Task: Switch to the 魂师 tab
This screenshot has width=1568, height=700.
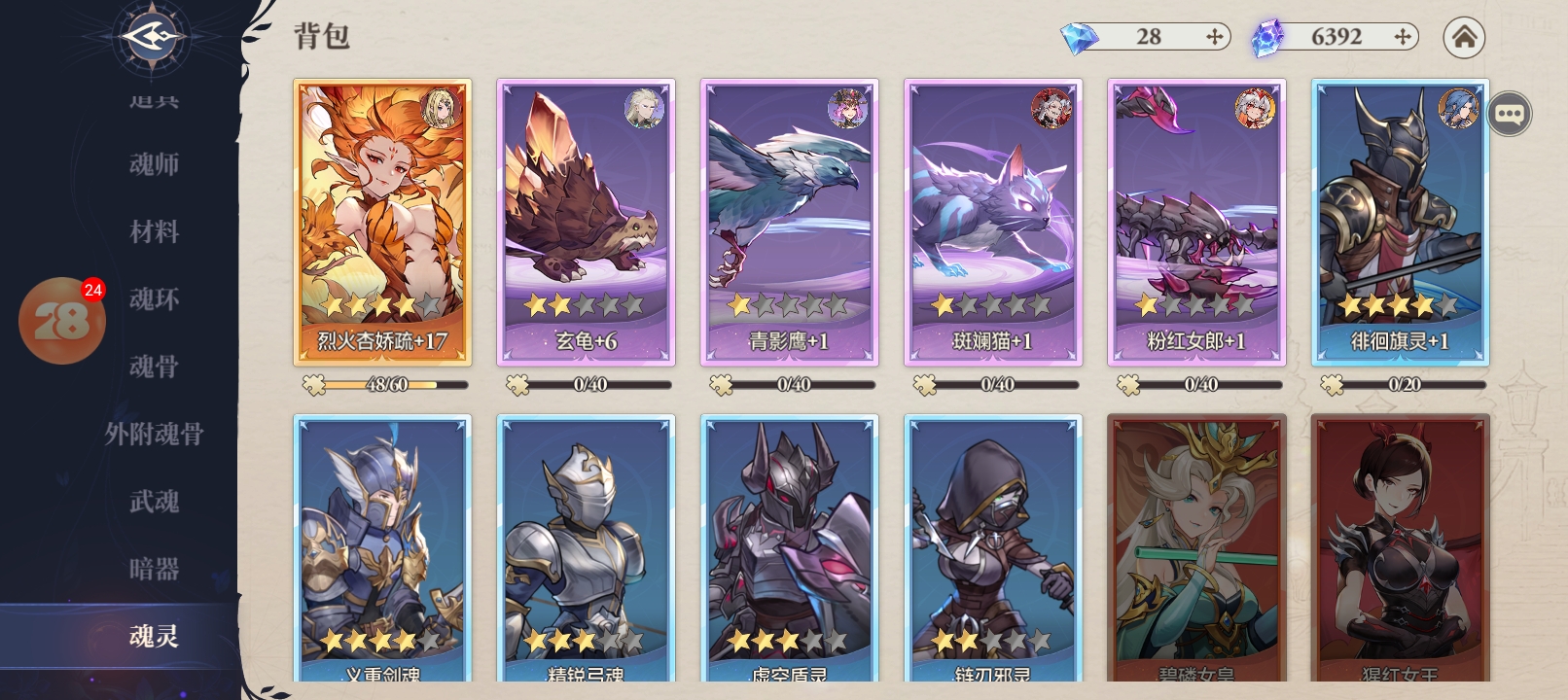Action: click(x=154, y=164)
